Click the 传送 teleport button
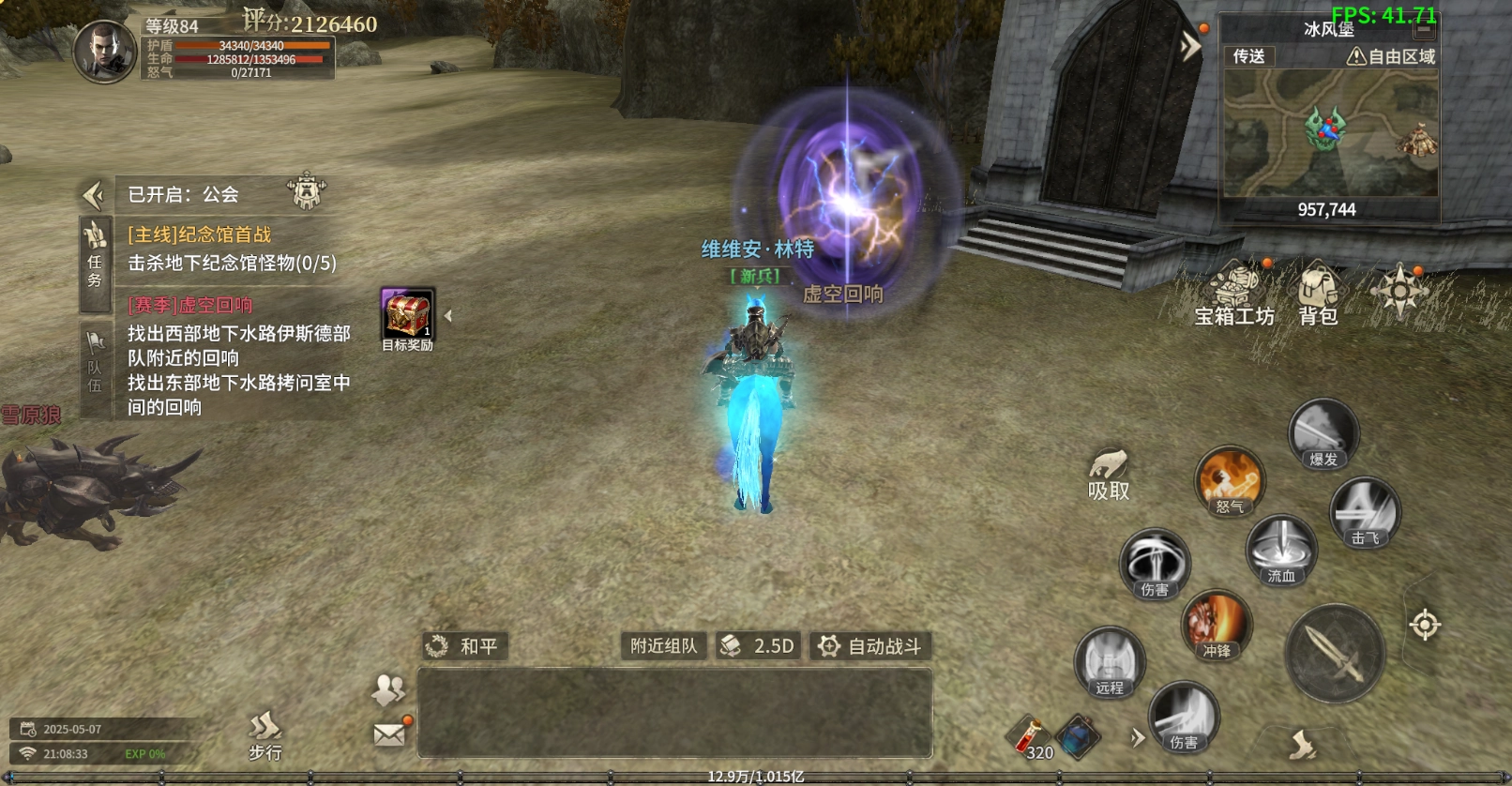 1248,56
